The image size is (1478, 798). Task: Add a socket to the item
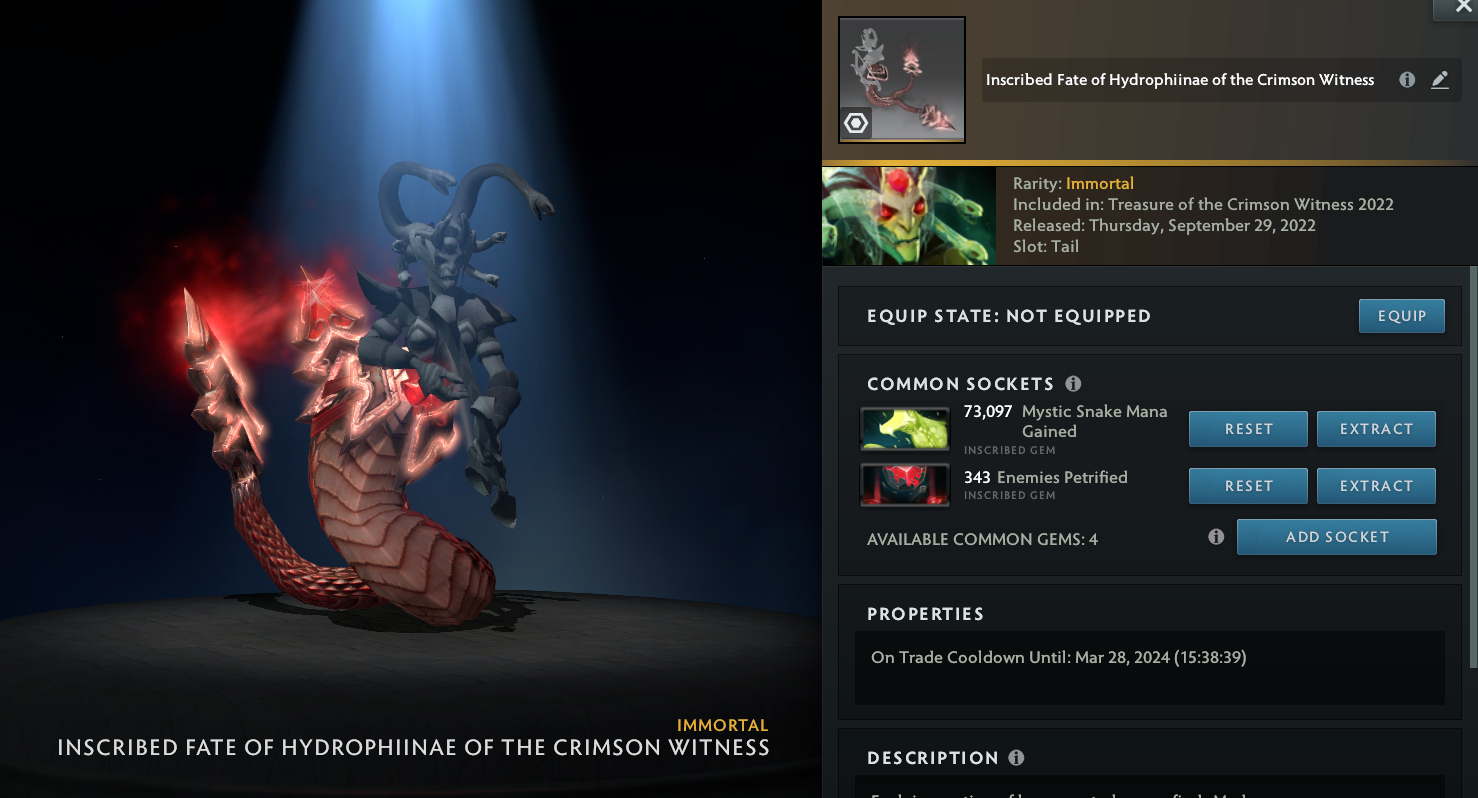tap(1336, 537)
